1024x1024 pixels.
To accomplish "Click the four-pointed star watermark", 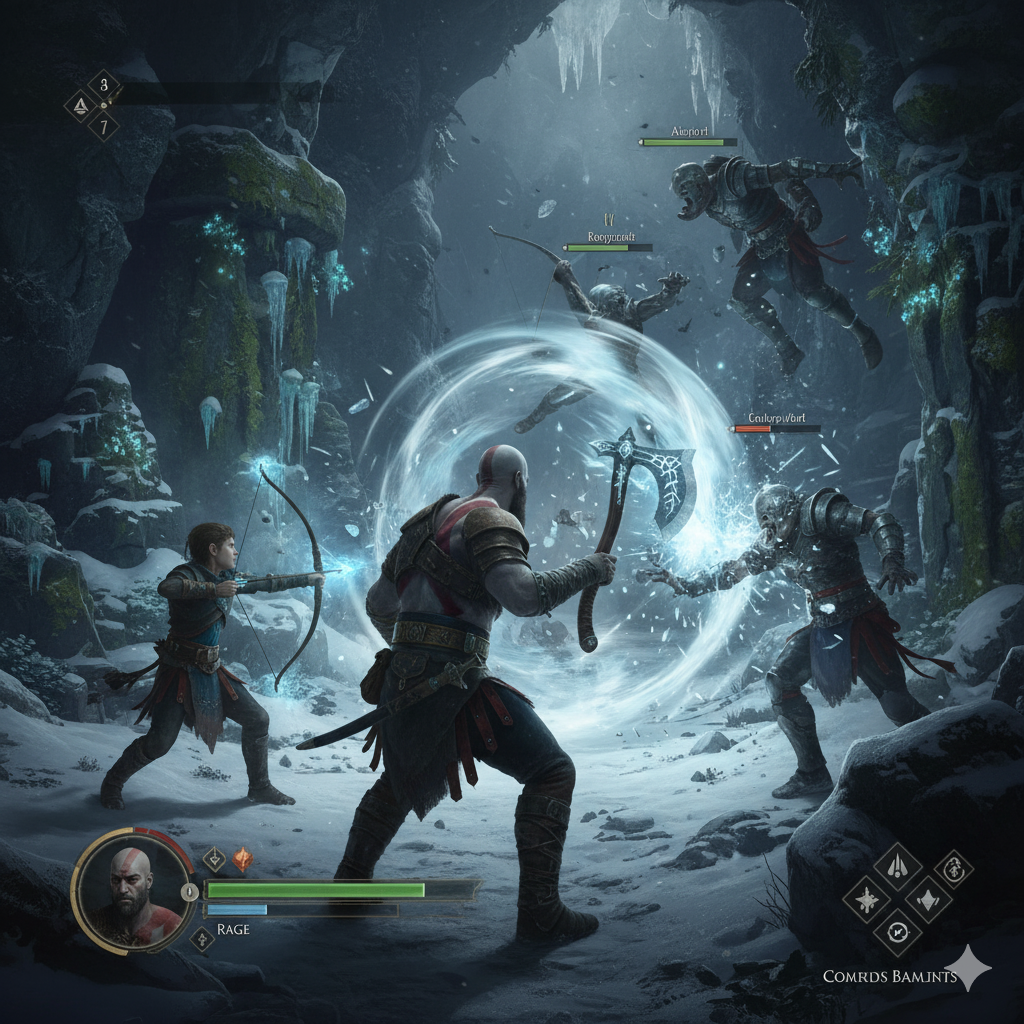I will click(969, 968).
